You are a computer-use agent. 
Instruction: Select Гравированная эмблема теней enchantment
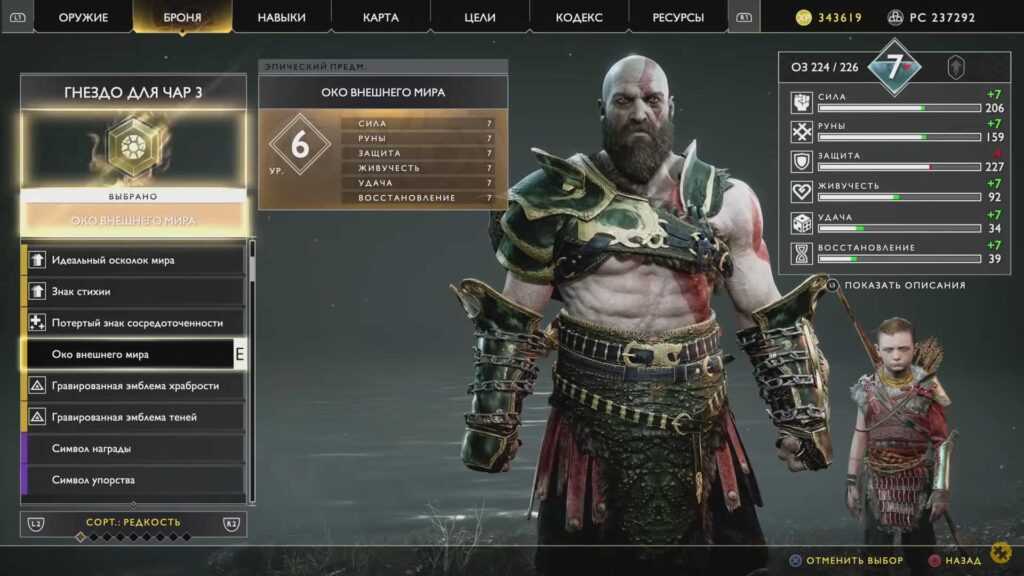pos(133,417)
